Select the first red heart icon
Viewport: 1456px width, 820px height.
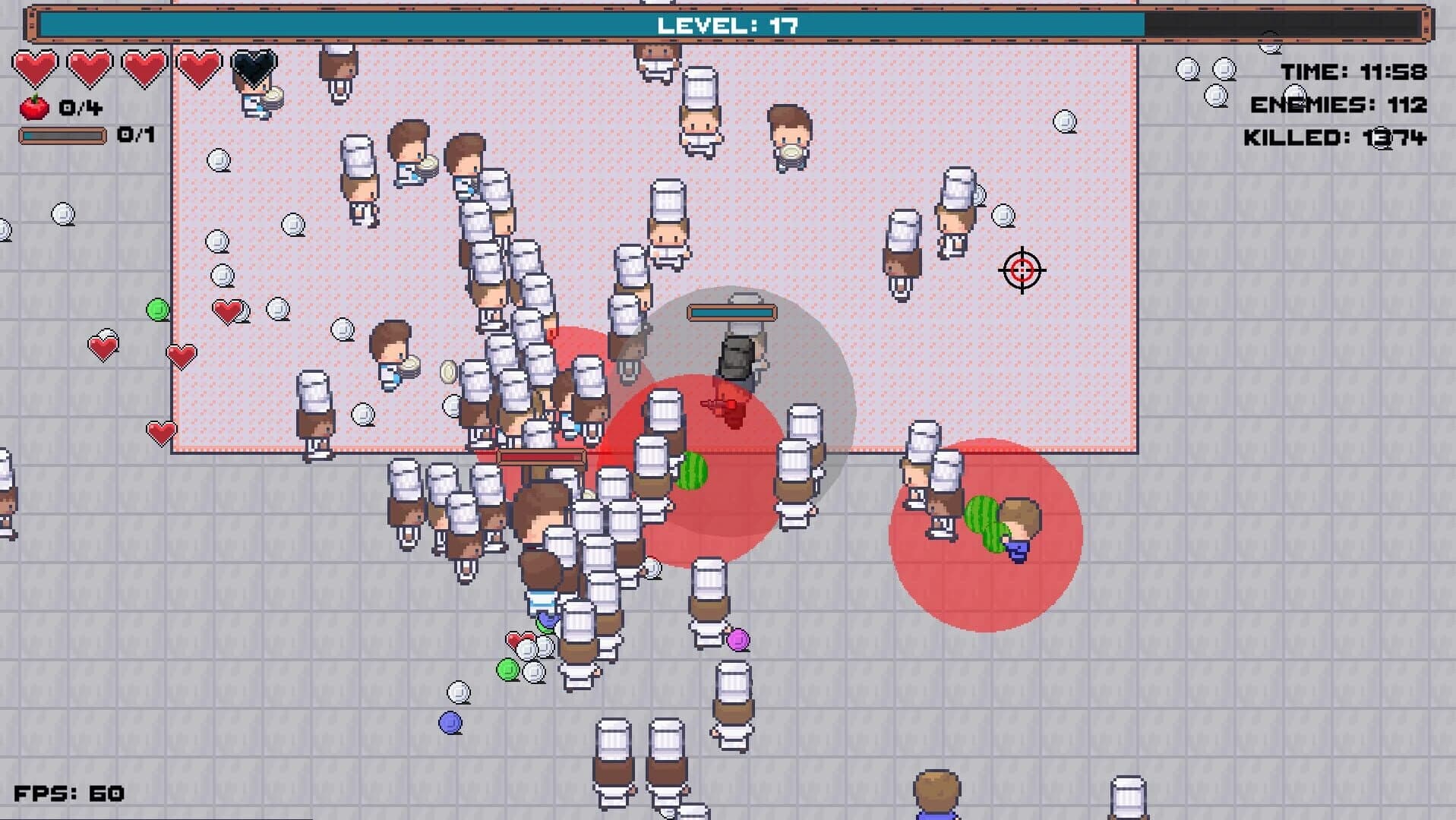coord(34,67)
